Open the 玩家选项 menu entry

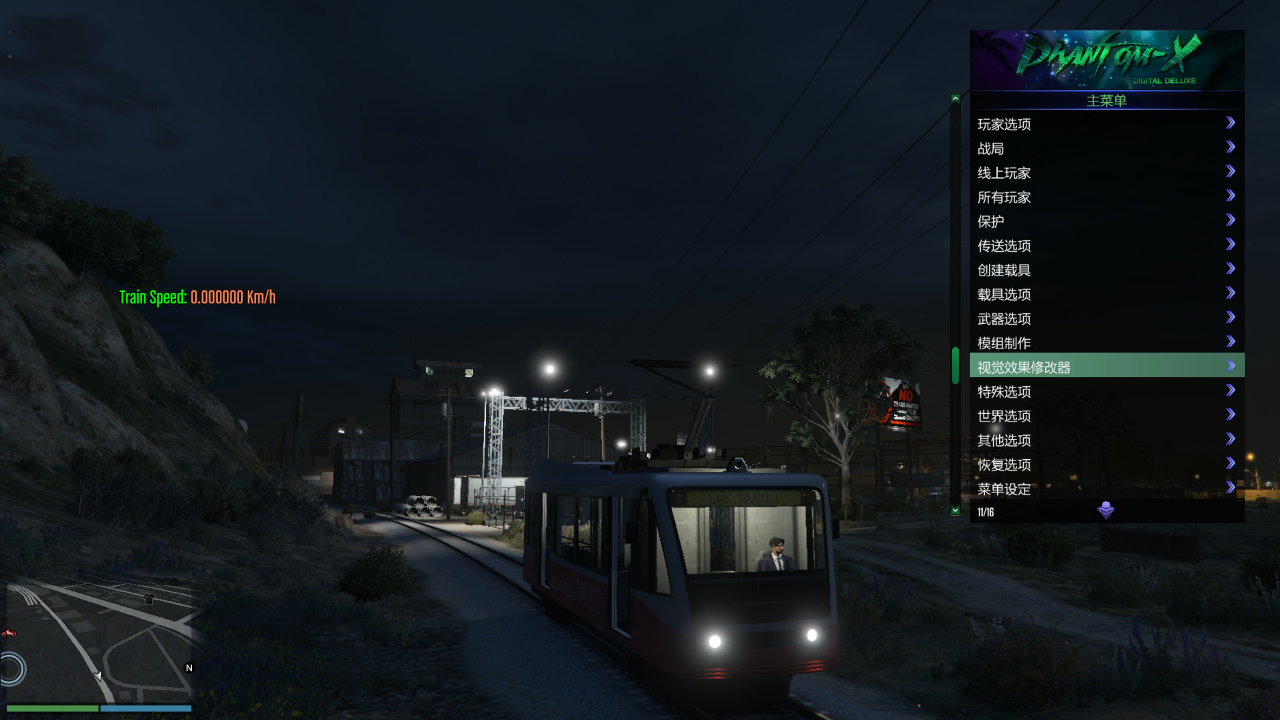click(1105, 124)
